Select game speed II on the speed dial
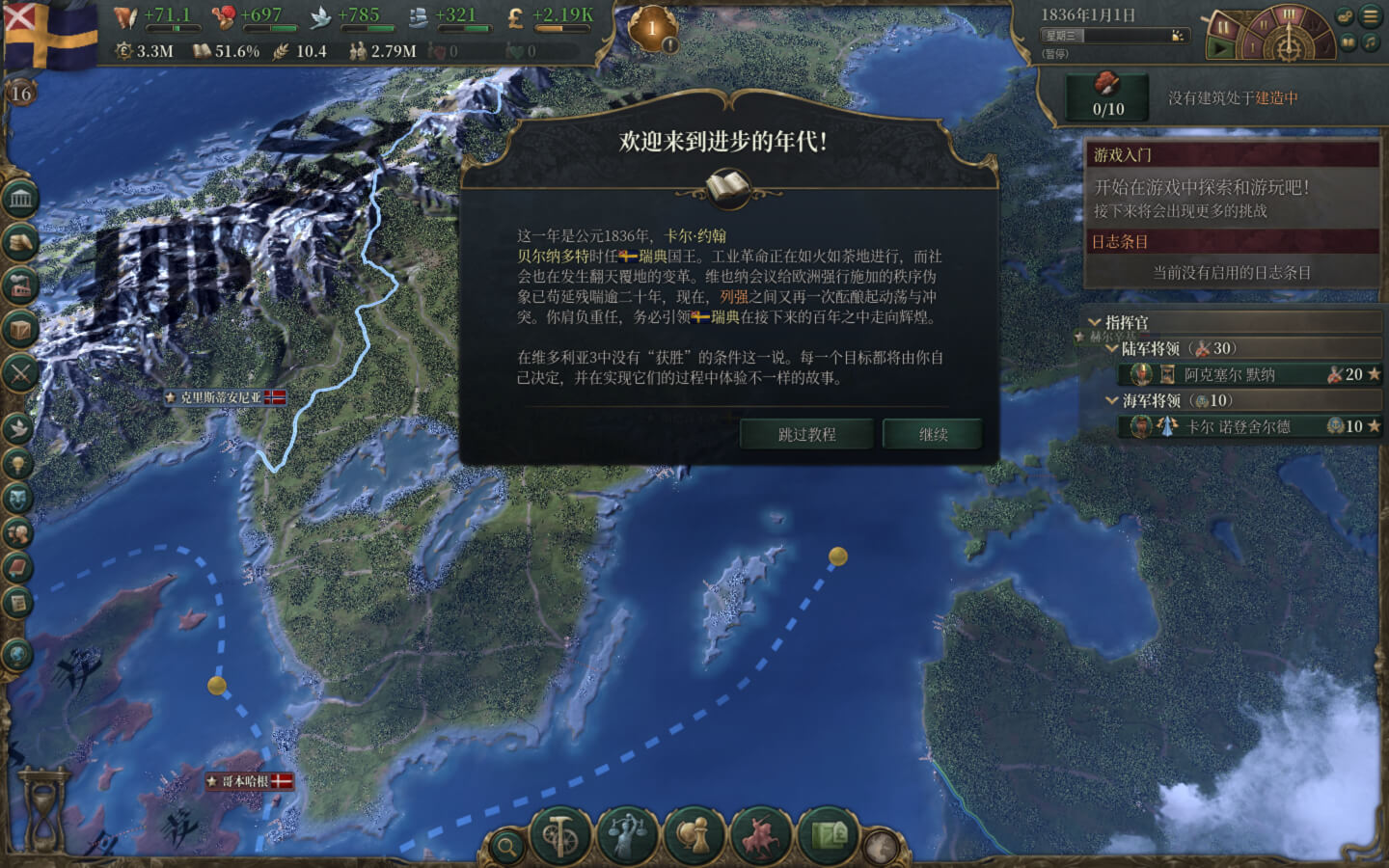Viewport: 1389px width, 868px height. [x=1263, y=25]
